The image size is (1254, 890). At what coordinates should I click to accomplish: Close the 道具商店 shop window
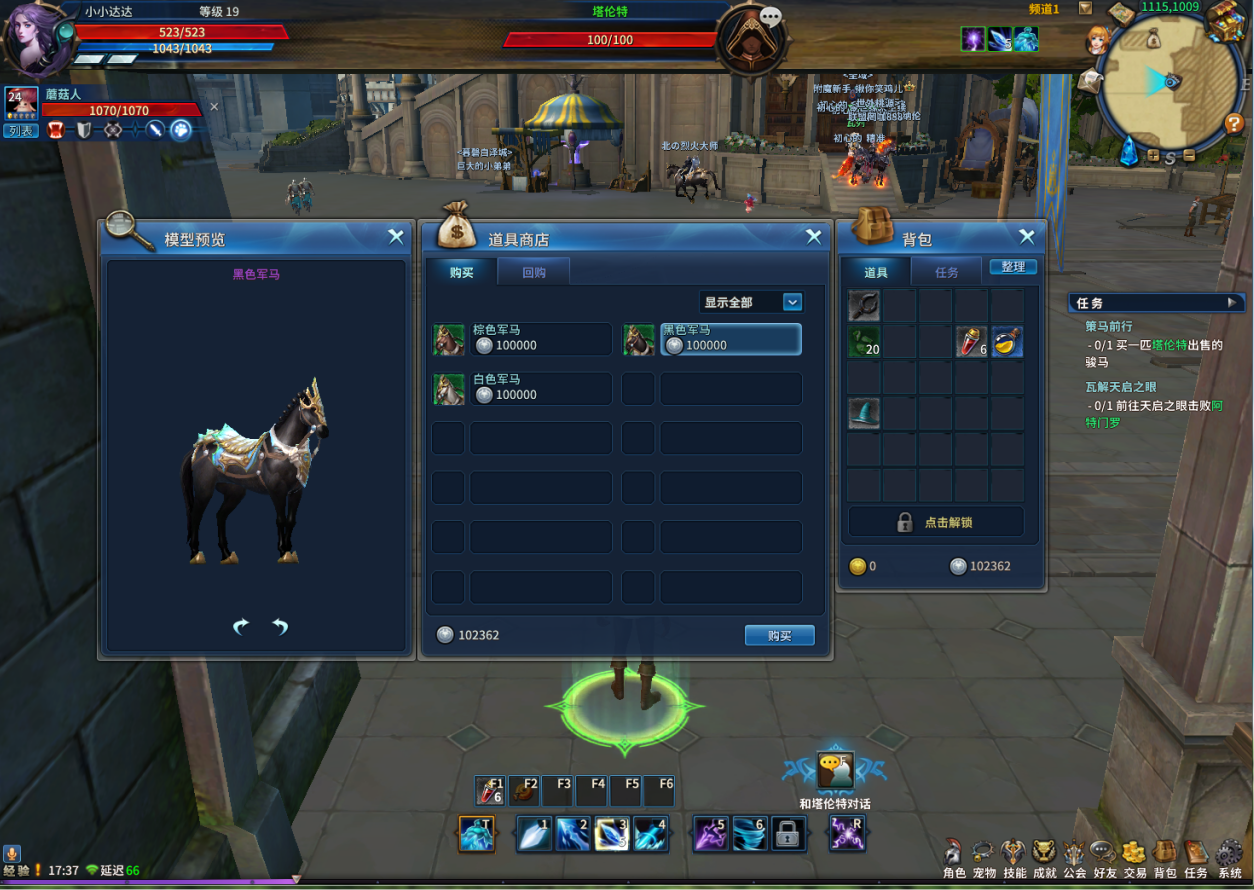[814, 237]
